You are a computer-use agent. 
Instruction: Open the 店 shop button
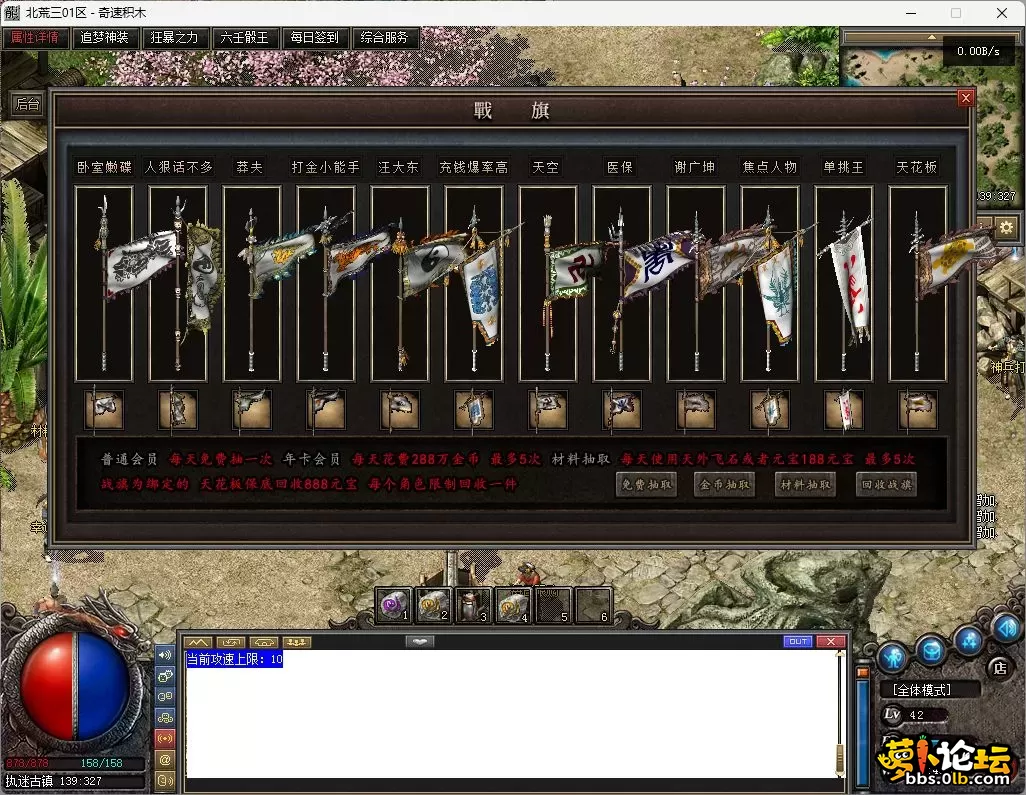point(998,667)
